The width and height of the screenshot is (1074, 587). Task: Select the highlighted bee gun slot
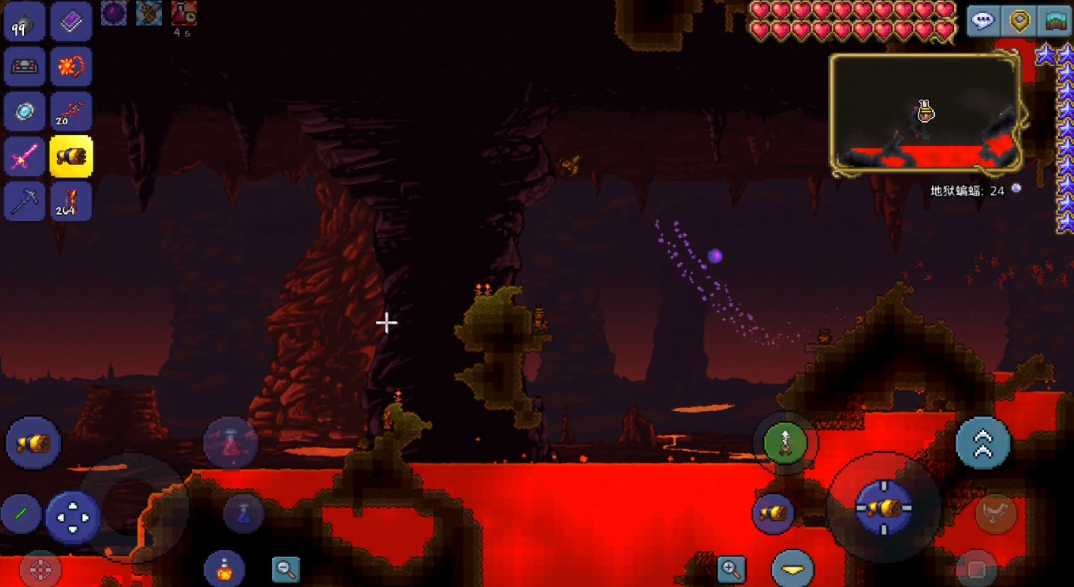[71, 157]
